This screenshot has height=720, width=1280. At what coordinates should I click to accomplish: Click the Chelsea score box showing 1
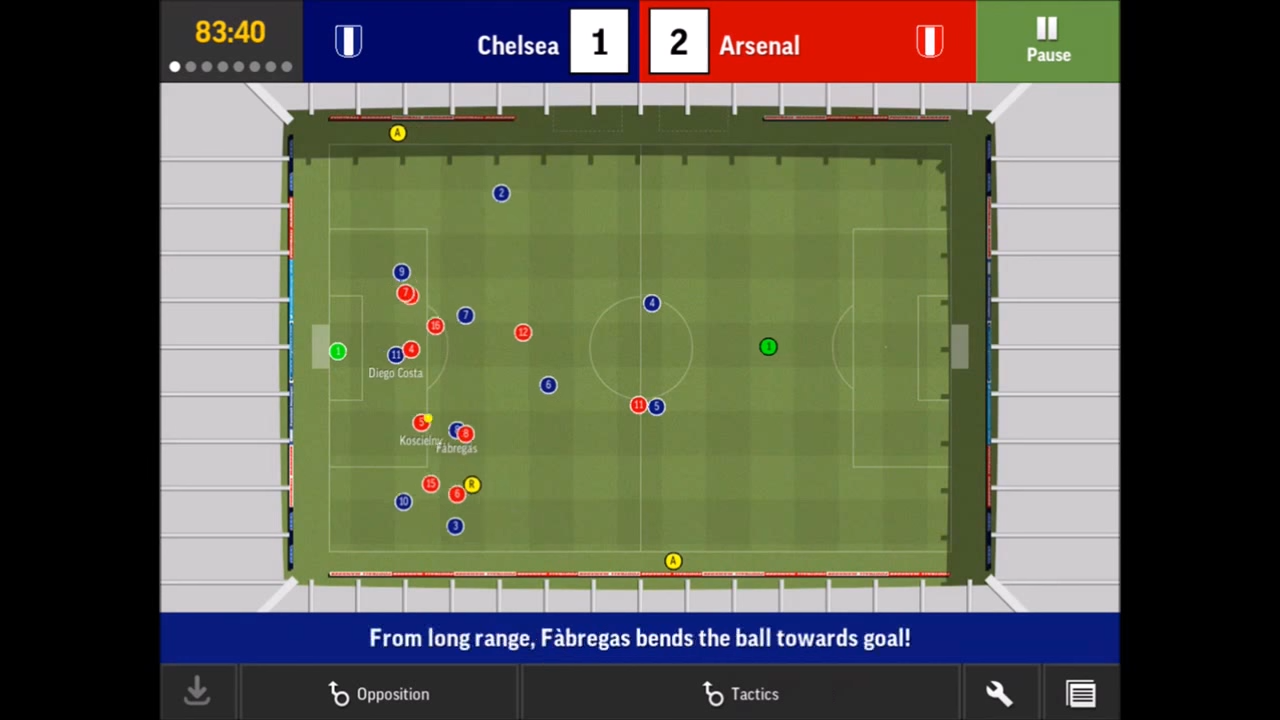(599, 42)
